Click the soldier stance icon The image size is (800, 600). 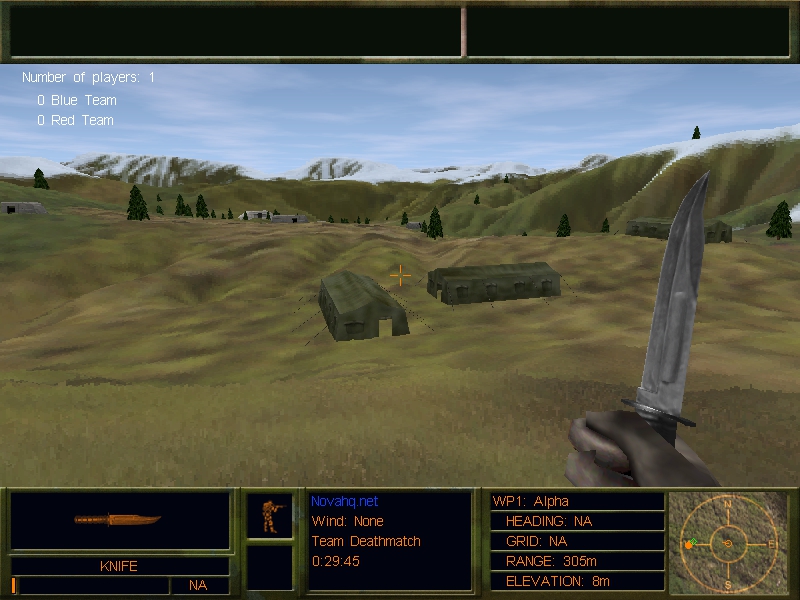tap(270, 515)
